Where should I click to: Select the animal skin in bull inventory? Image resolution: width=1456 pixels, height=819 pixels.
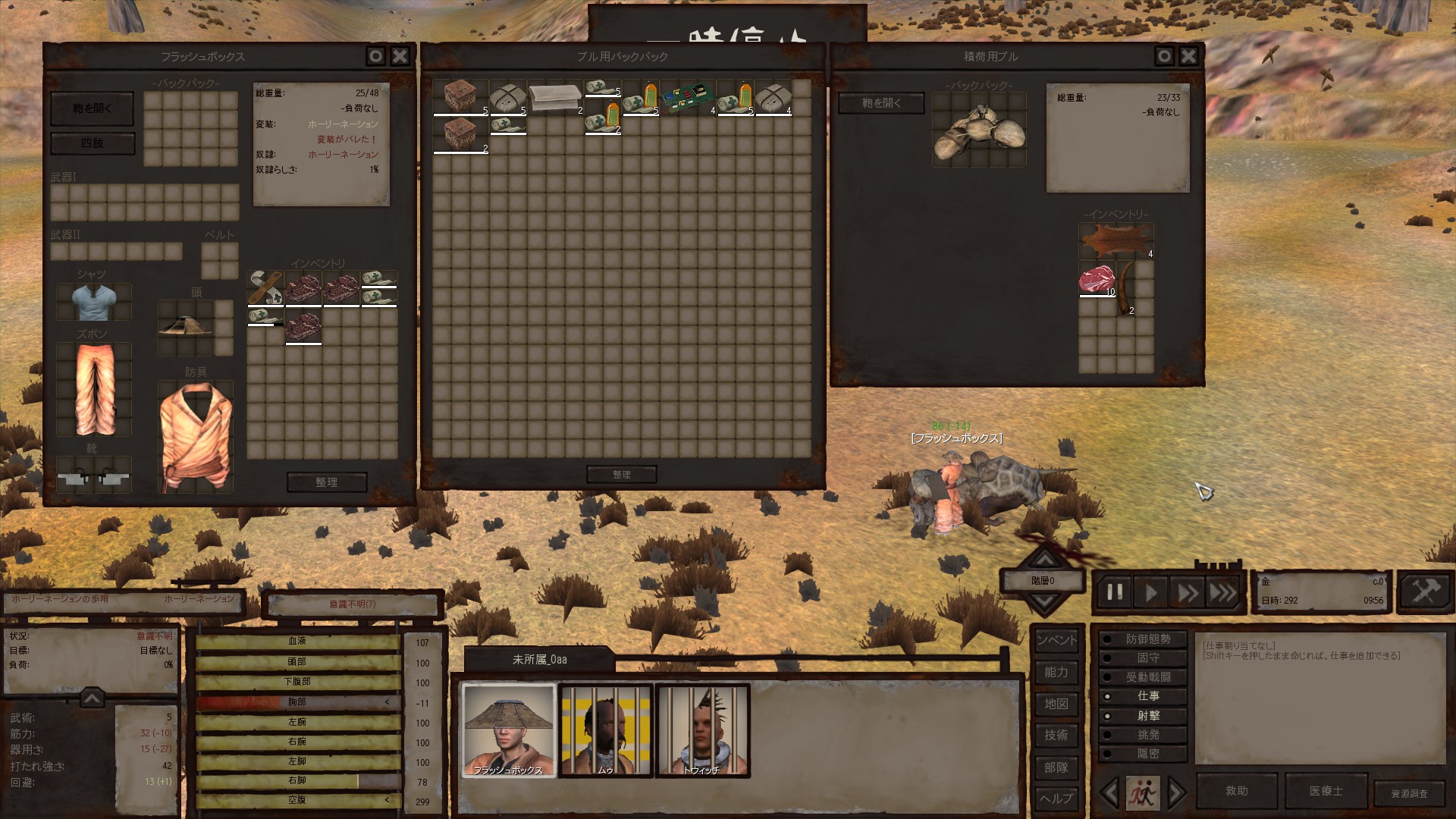coord(1116,241)
